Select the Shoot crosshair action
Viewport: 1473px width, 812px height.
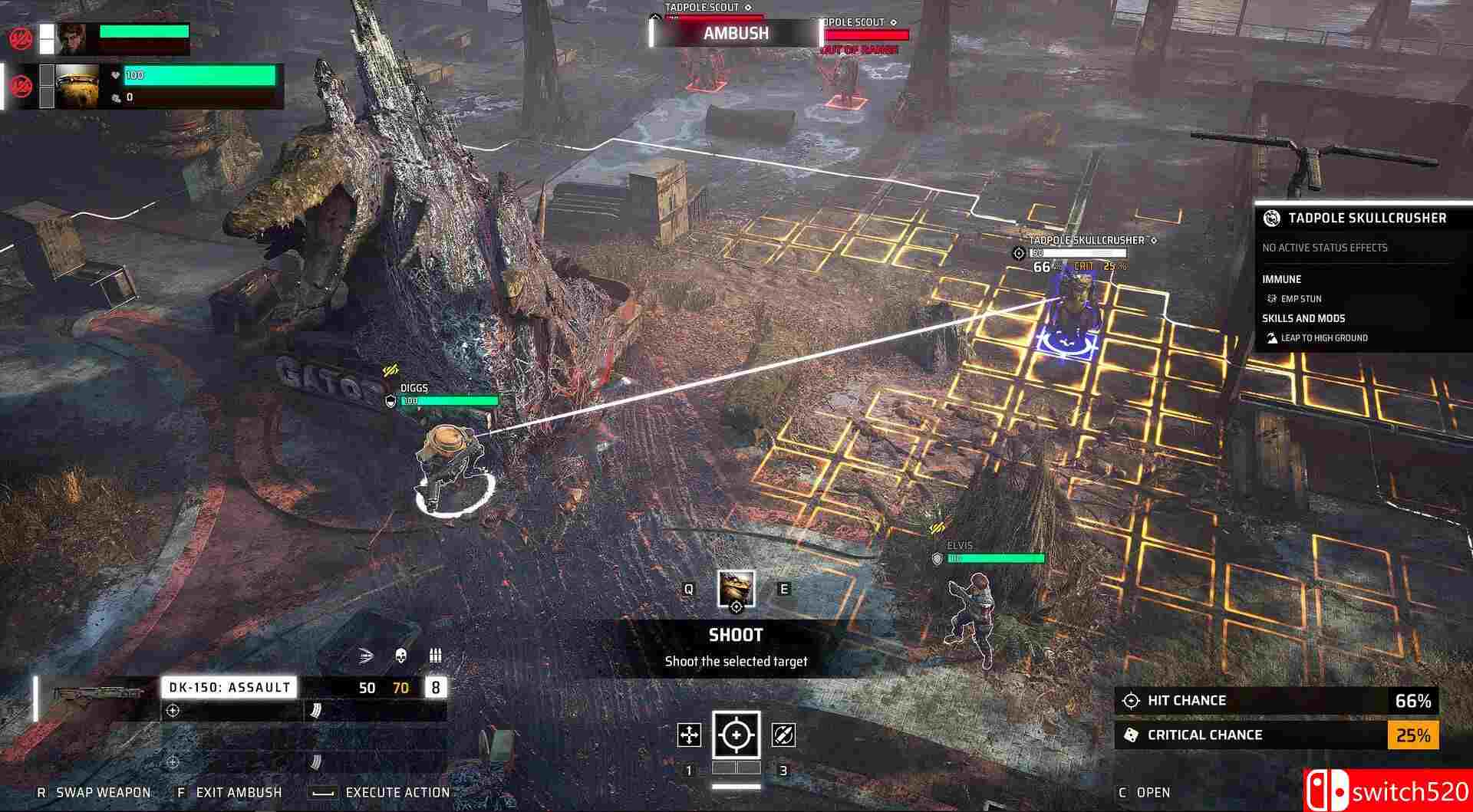tap(736, 735)
